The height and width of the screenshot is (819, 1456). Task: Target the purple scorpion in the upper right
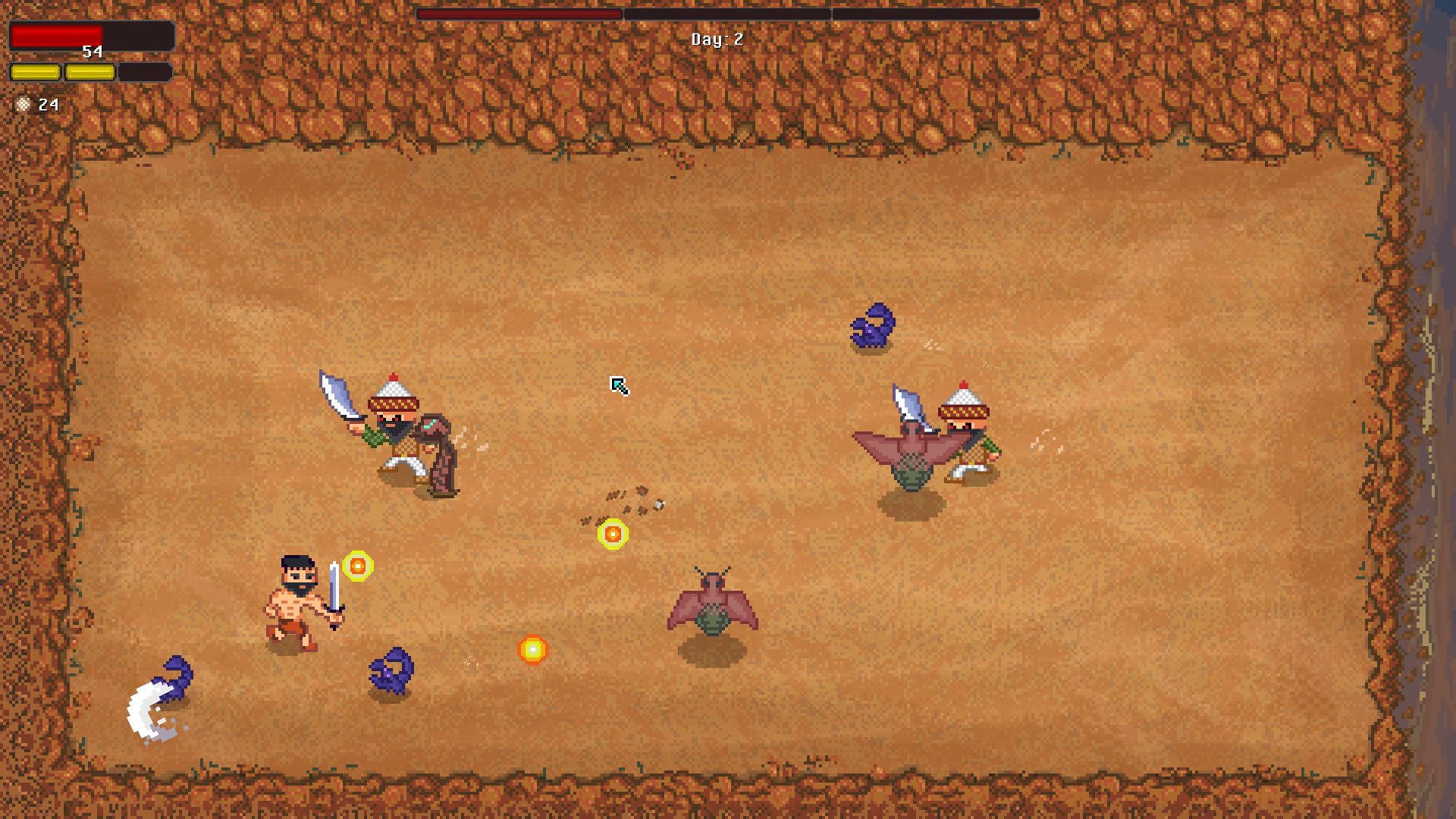[x=872, y=326]
